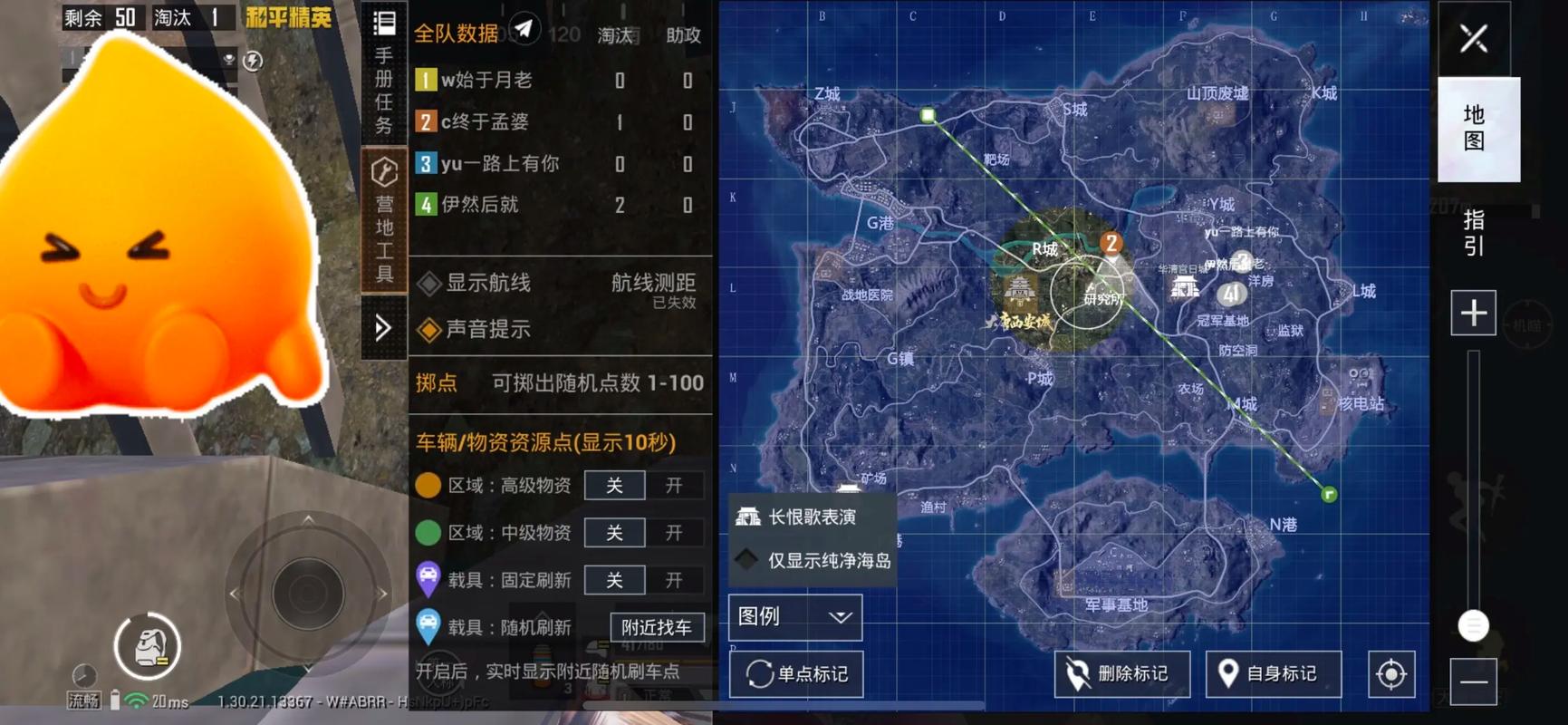Collapse the team panel with the sidebar chevron
Image resolution: width=1568 pixels, height=725 pixels.
coord(382,329)
